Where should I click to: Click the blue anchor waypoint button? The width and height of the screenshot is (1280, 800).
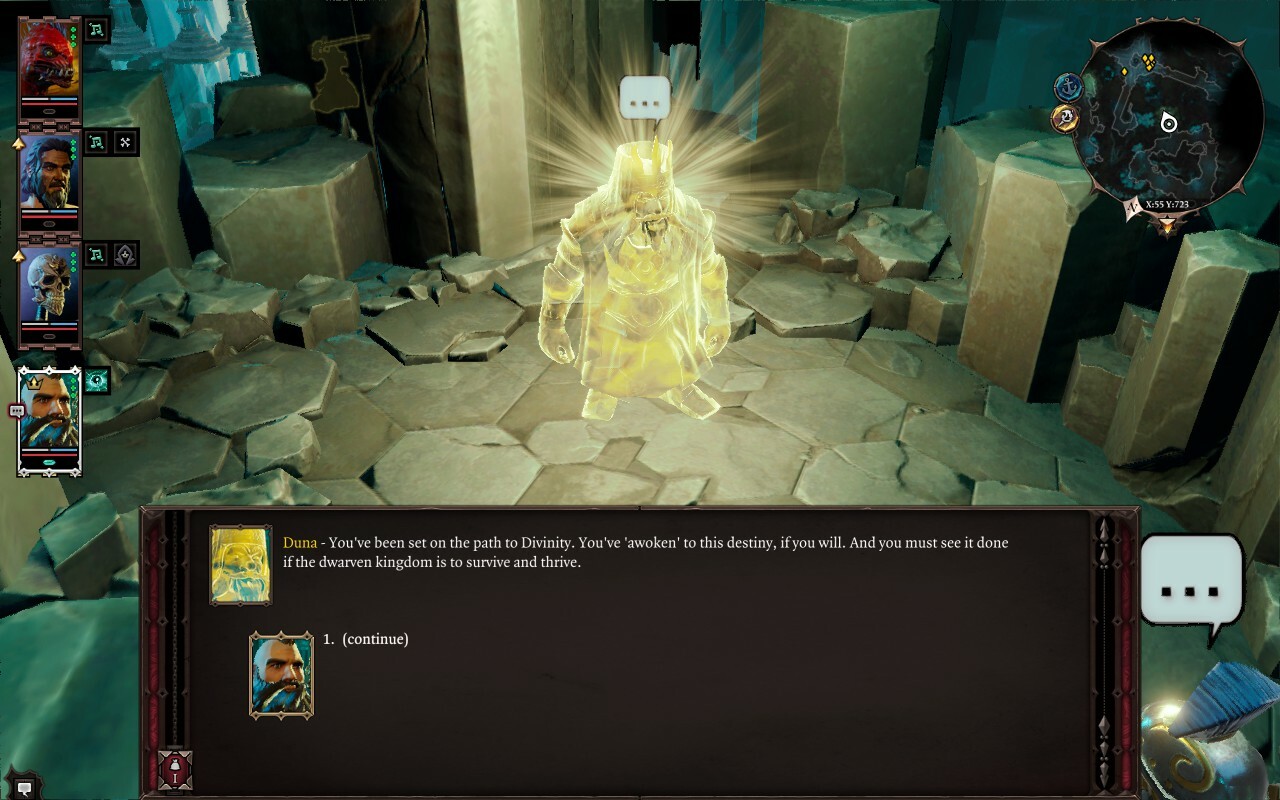pos(1069,87)
